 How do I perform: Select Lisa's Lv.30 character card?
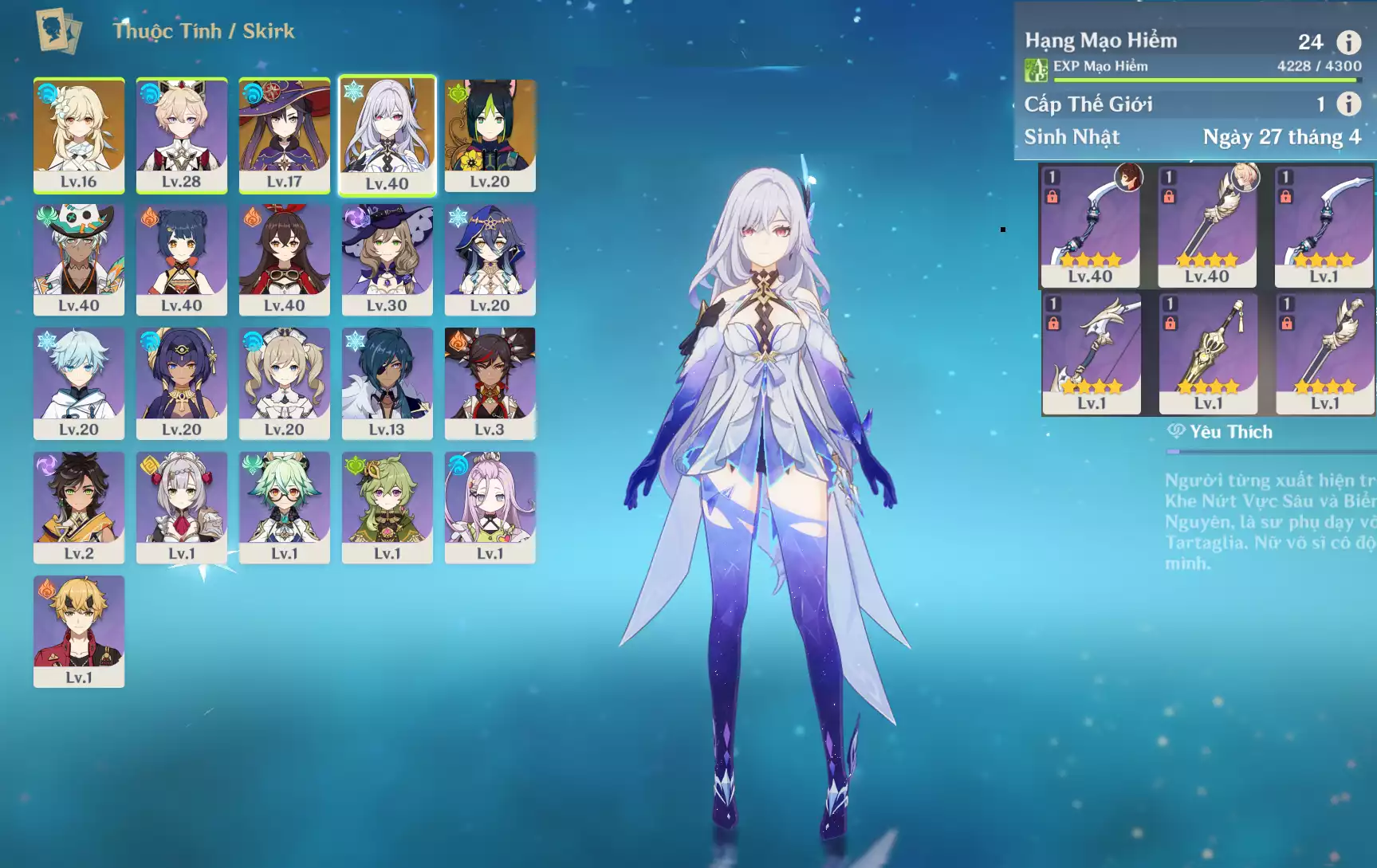coord(387,259)
